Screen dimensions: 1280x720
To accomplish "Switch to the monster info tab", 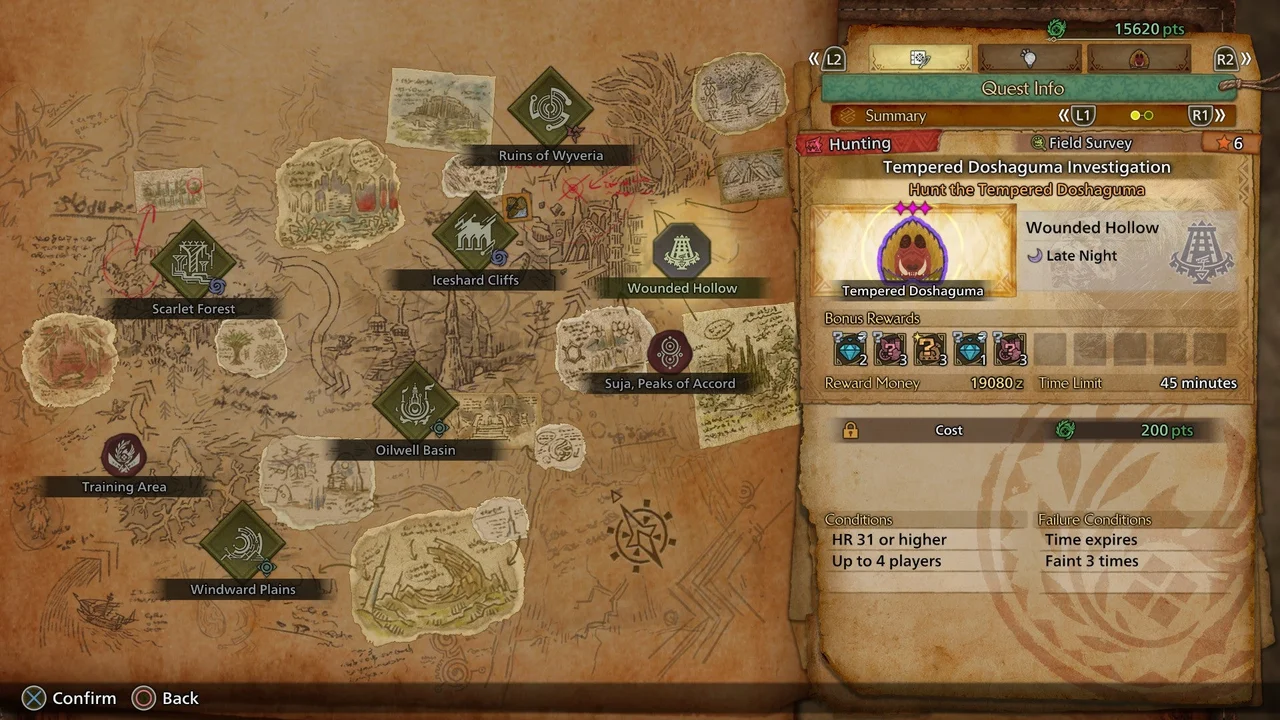I will coord(1139,59).
